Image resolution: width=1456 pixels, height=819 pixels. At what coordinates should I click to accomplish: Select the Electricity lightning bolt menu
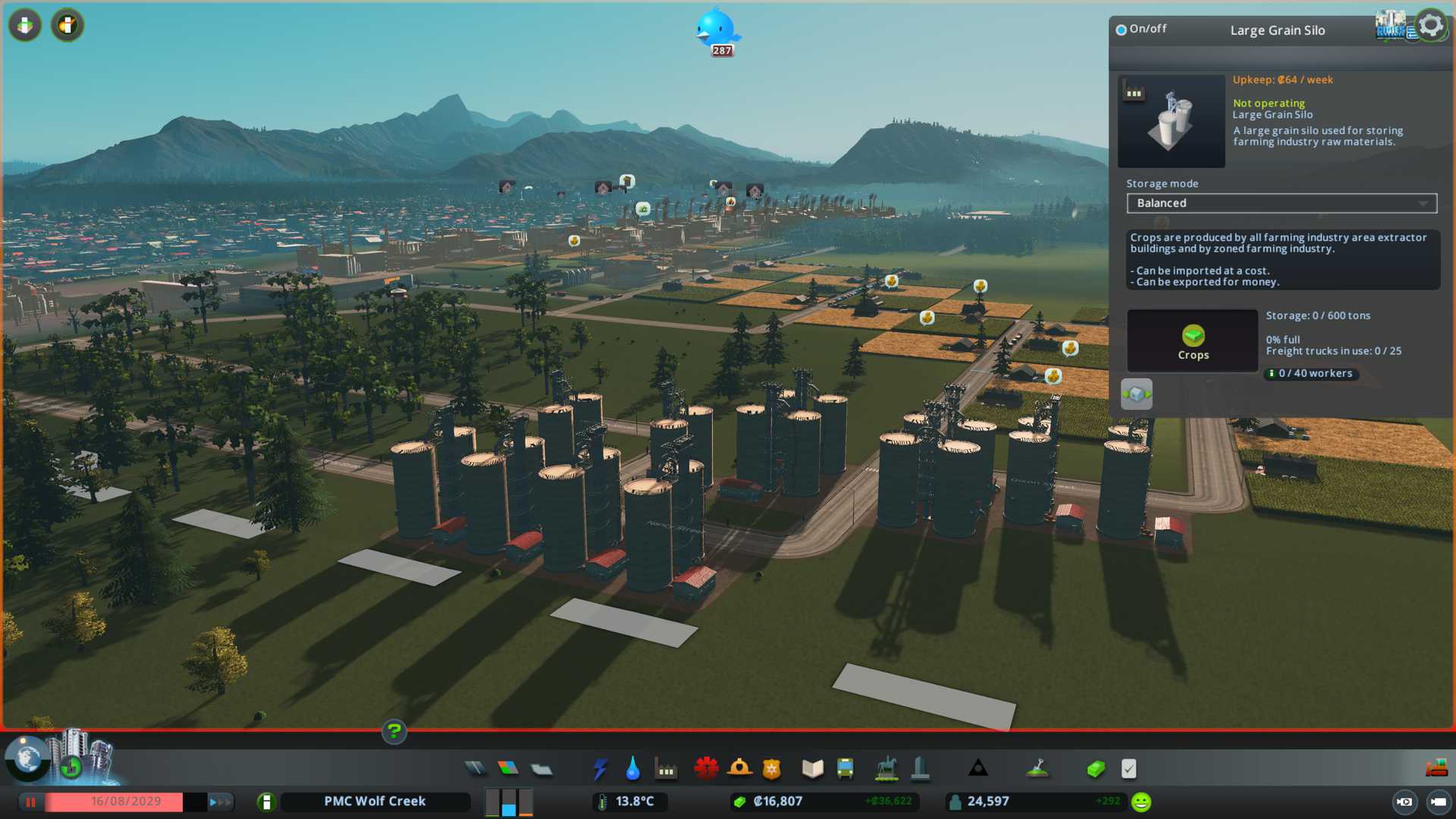[601, 769]
